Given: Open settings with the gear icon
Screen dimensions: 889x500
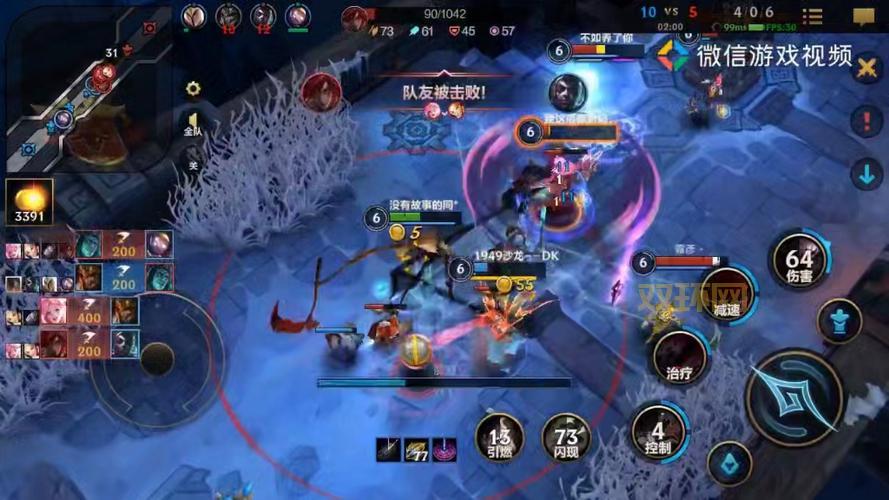Looking at the screenshot, I should (193, 89).
